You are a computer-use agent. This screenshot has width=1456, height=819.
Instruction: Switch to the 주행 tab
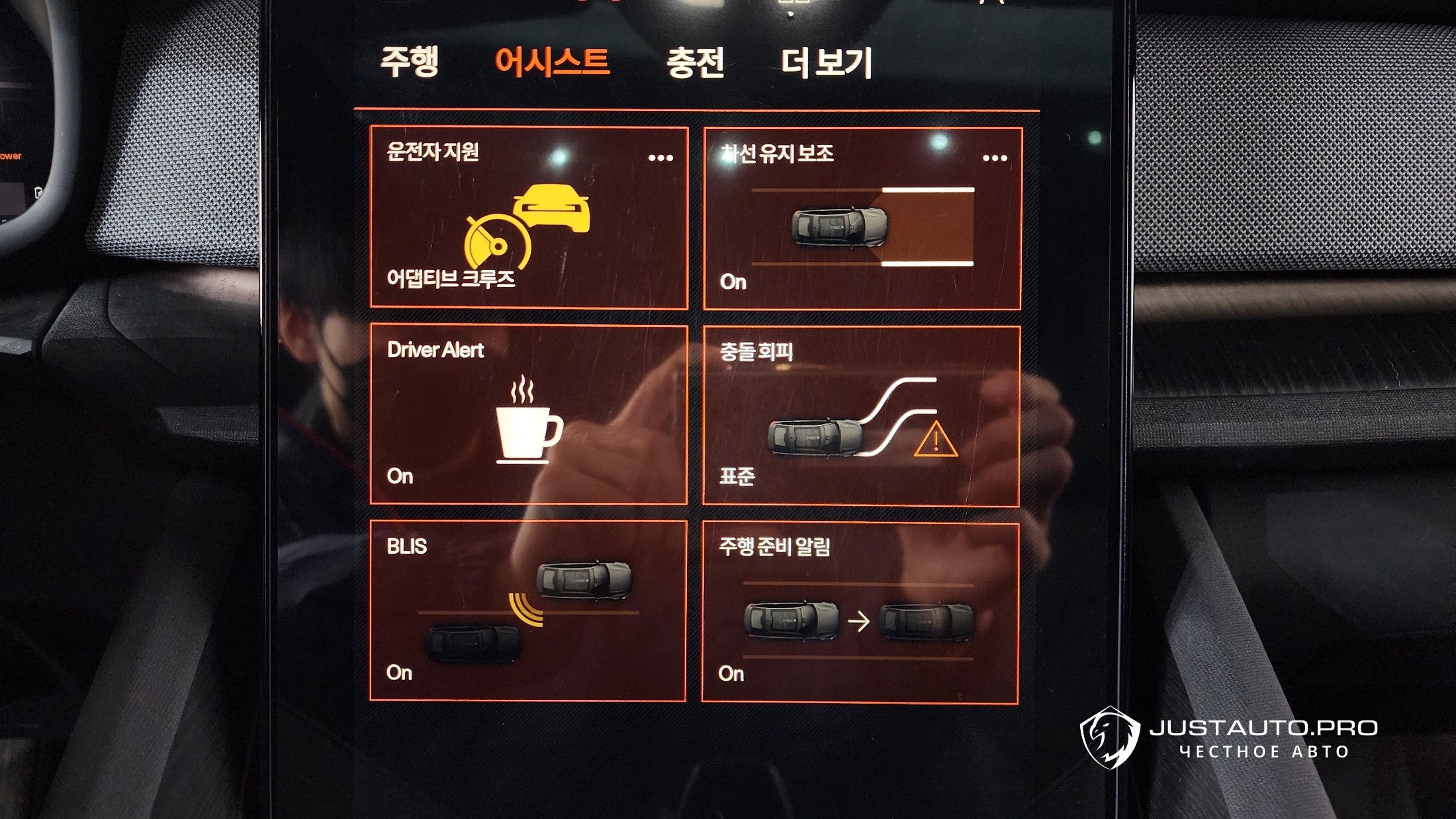(409, 62)
